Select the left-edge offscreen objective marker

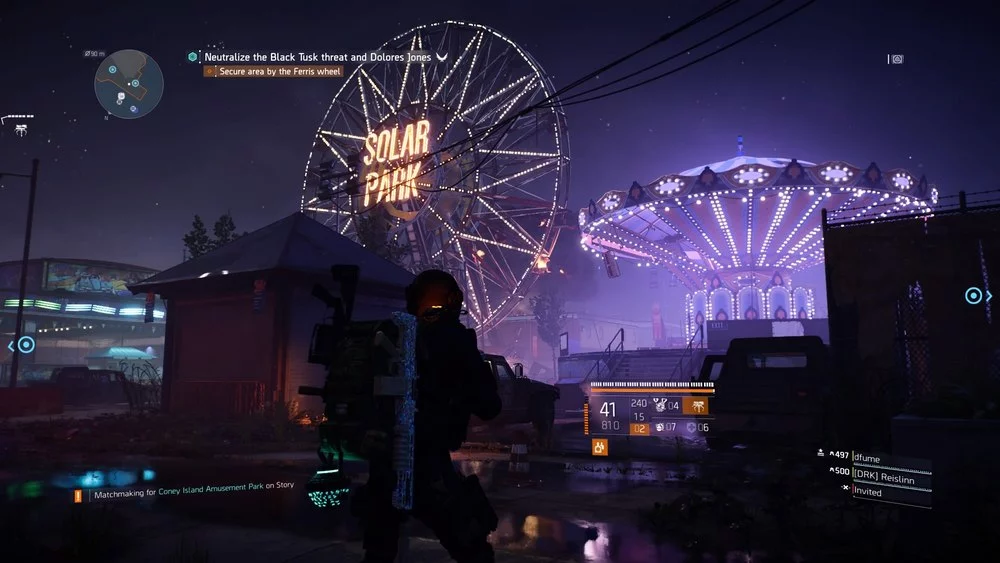click(x=26, y=345)
